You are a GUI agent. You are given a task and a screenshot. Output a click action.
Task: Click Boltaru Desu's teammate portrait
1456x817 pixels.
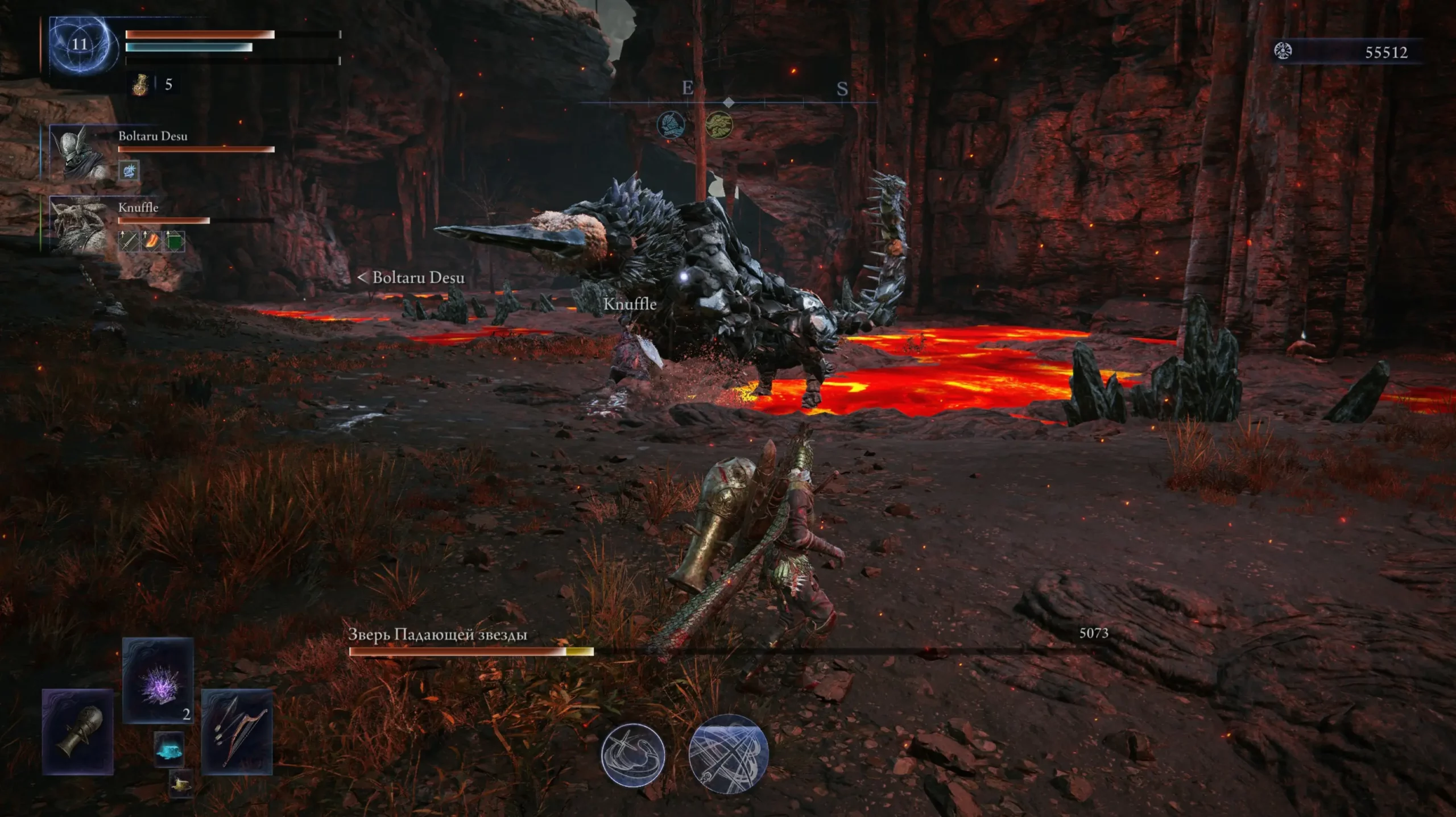[79, 152]
